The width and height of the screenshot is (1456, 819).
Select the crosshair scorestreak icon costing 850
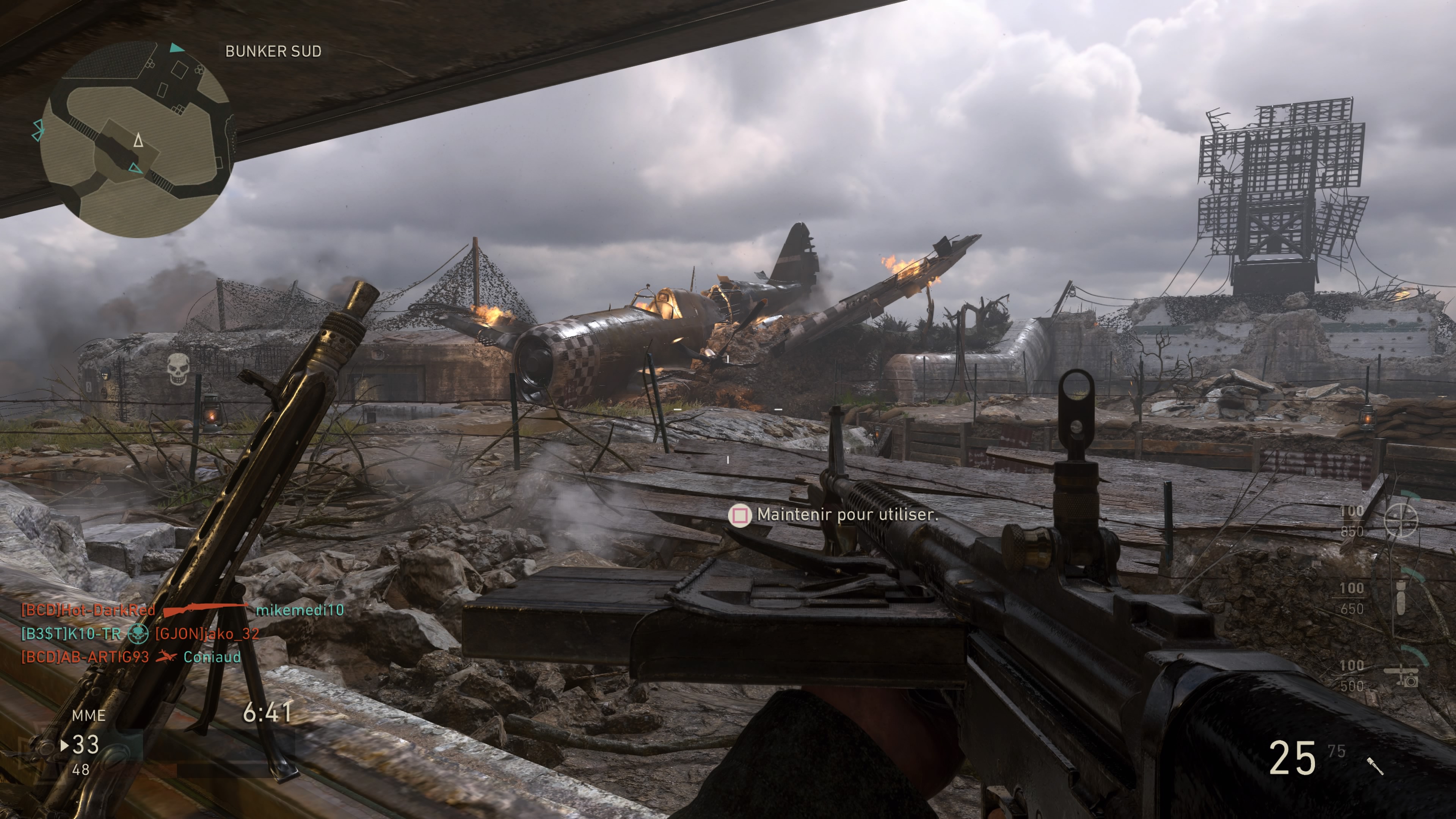[x=1401, y=520]
